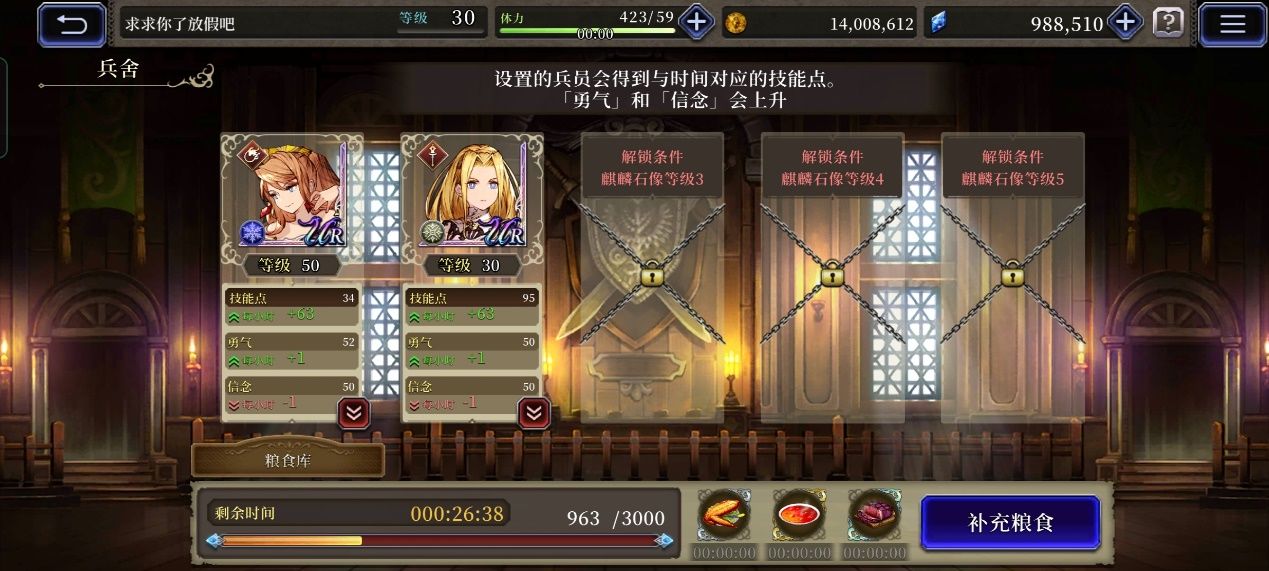
Task: Tap the locked slot requiring 麒麟石像等级3
Action: (652, 275)
